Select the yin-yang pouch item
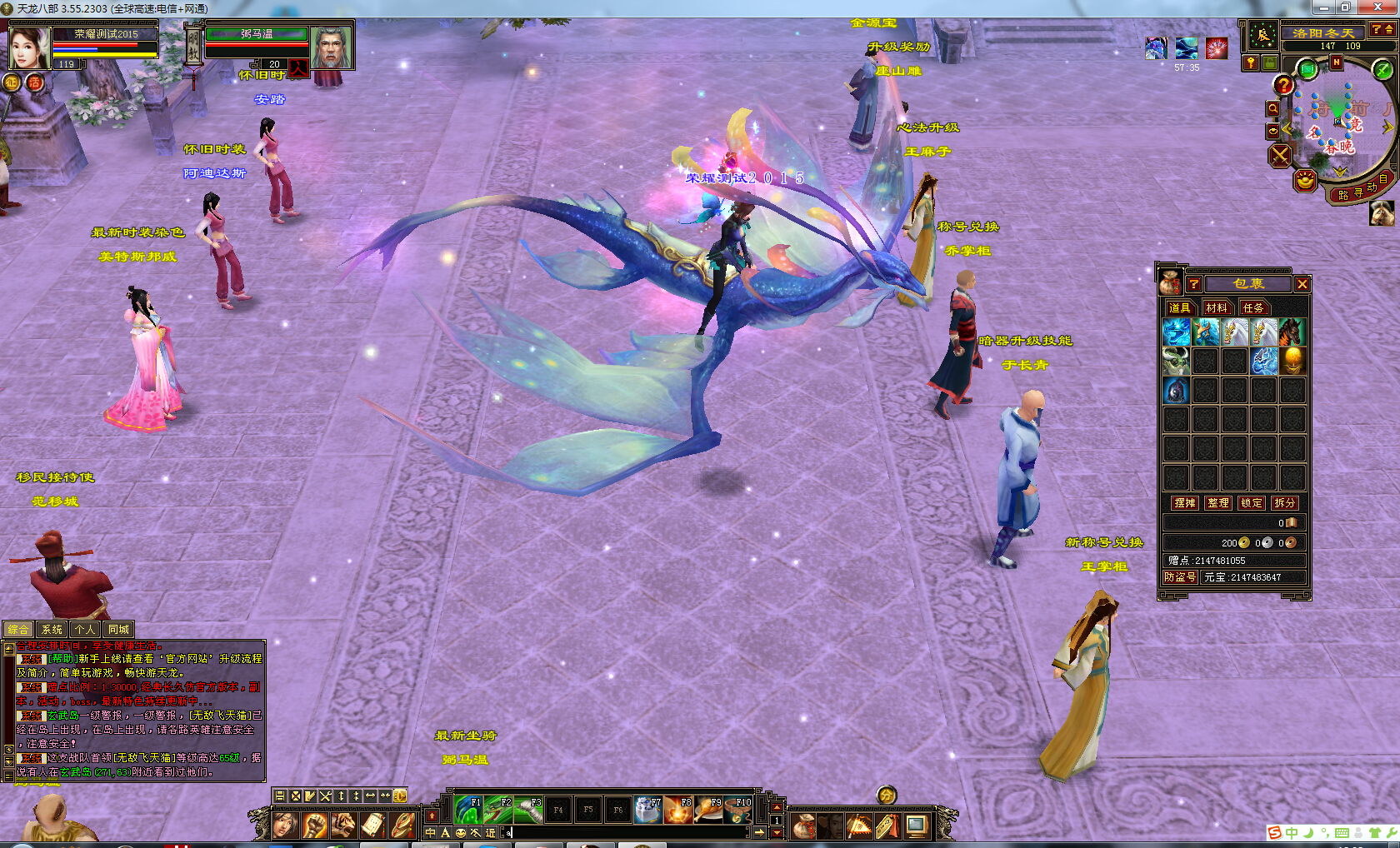Viewport: 1400px width, 848px height. 1176,390
